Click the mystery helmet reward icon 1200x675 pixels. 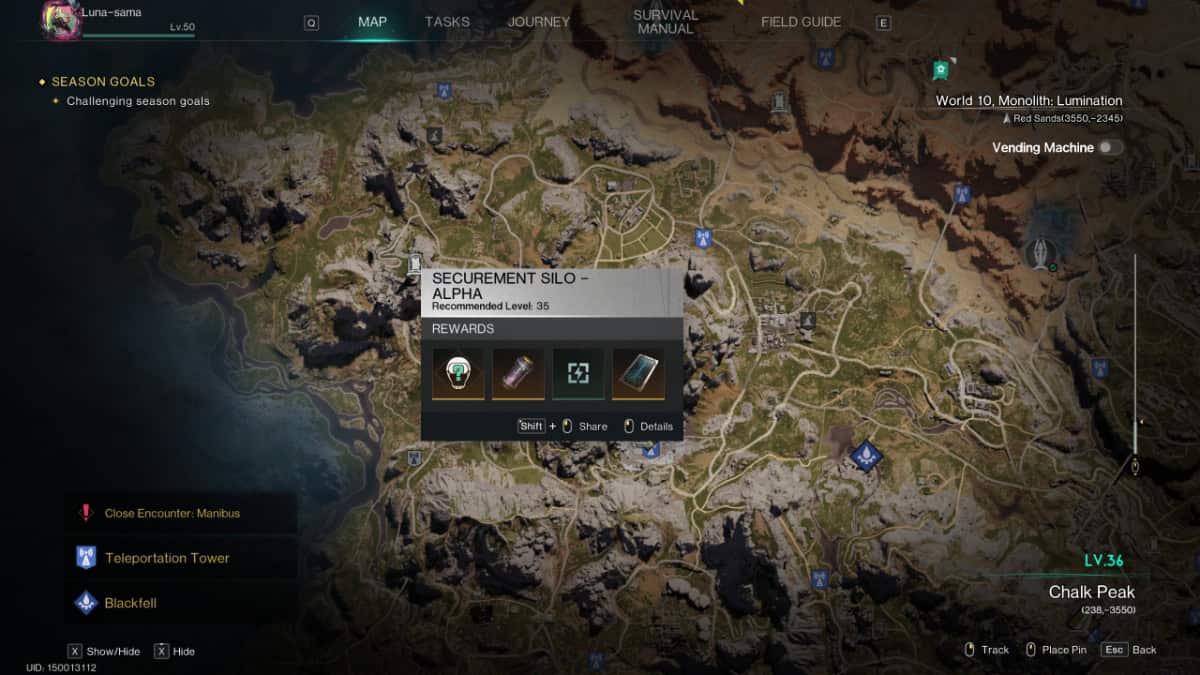458,373
